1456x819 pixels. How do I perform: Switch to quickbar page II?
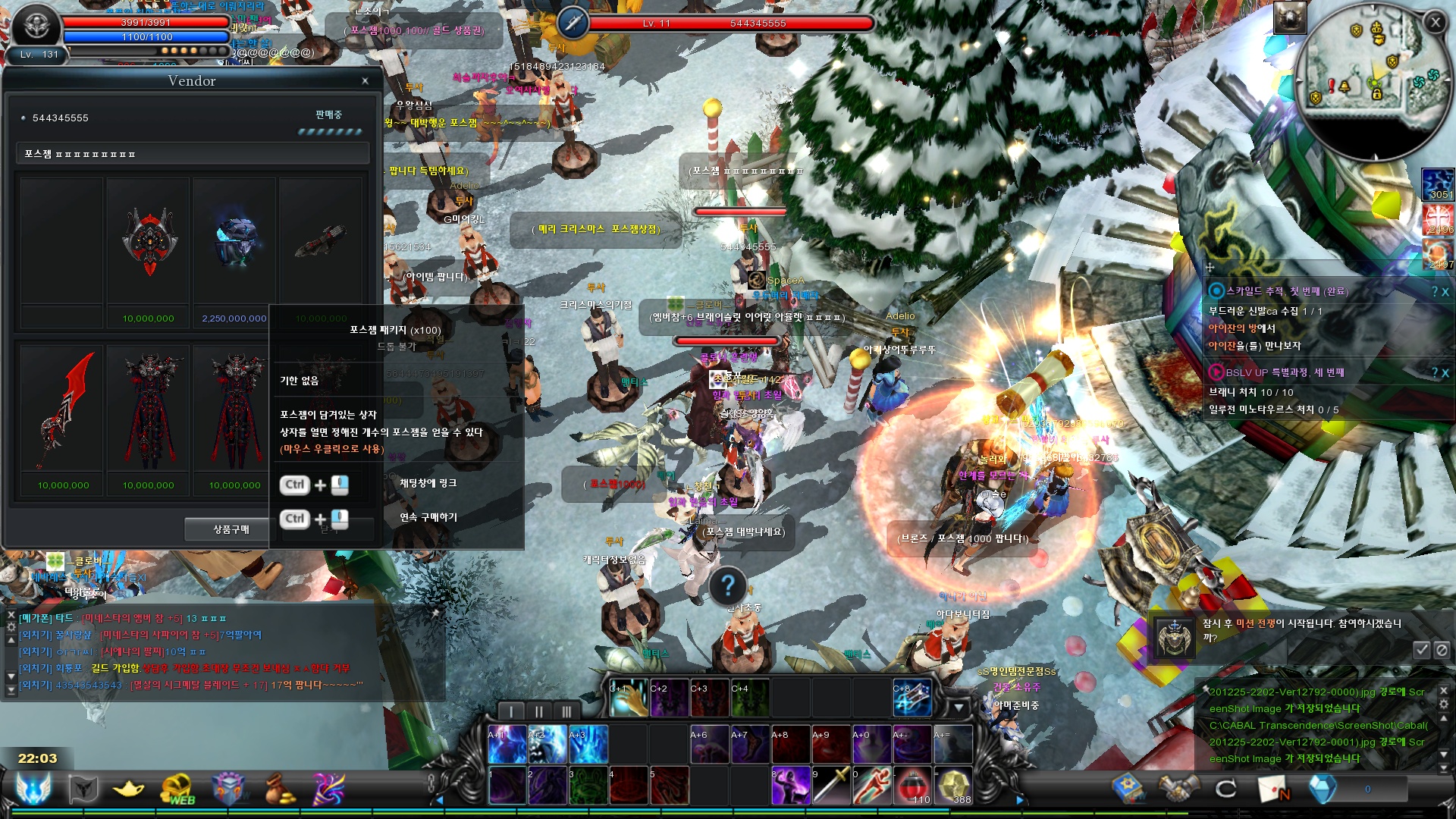(538, 711)
